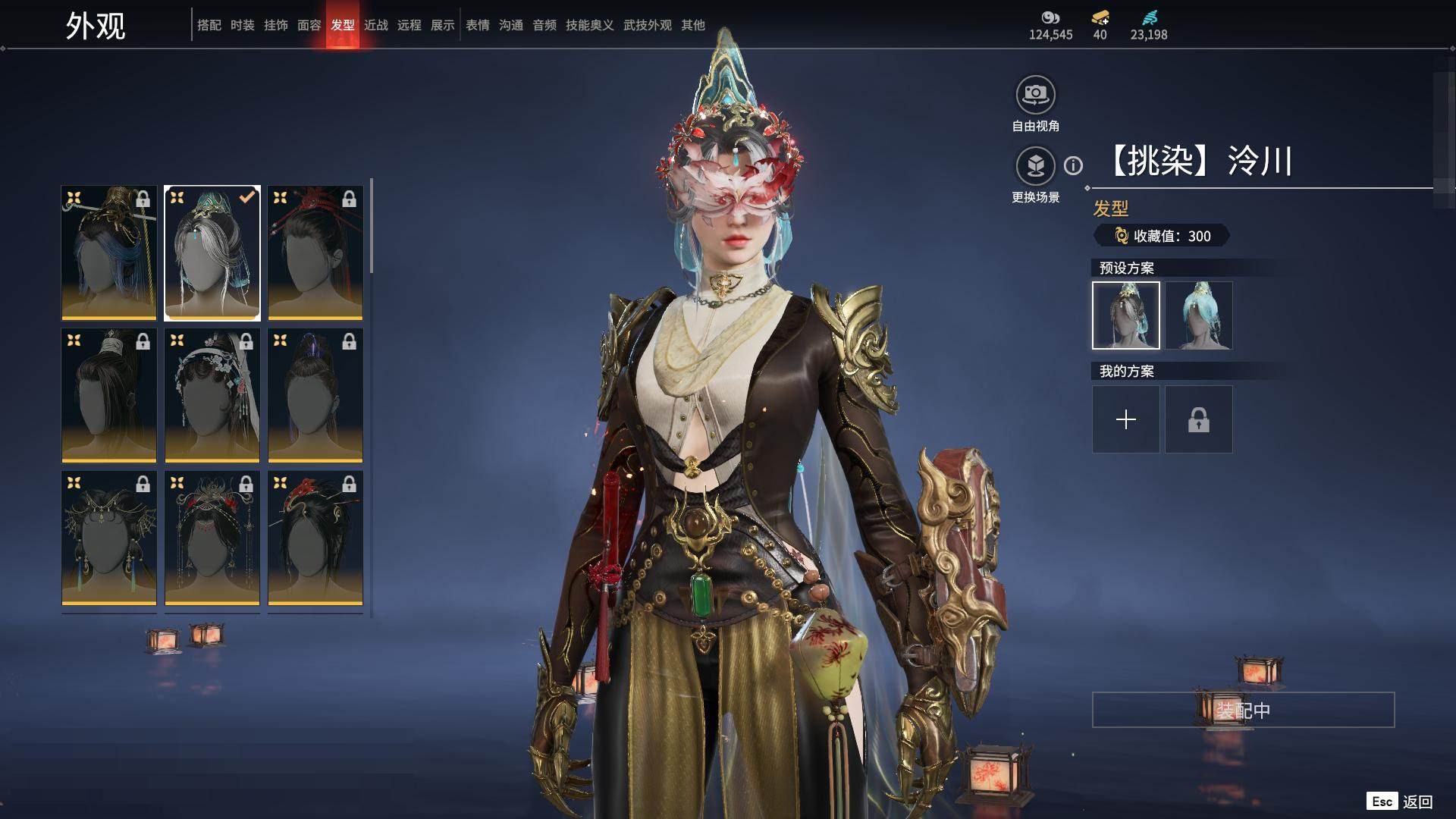Add a new scheme under 我的方案
1456x819 pixels.
(1125, 419)
